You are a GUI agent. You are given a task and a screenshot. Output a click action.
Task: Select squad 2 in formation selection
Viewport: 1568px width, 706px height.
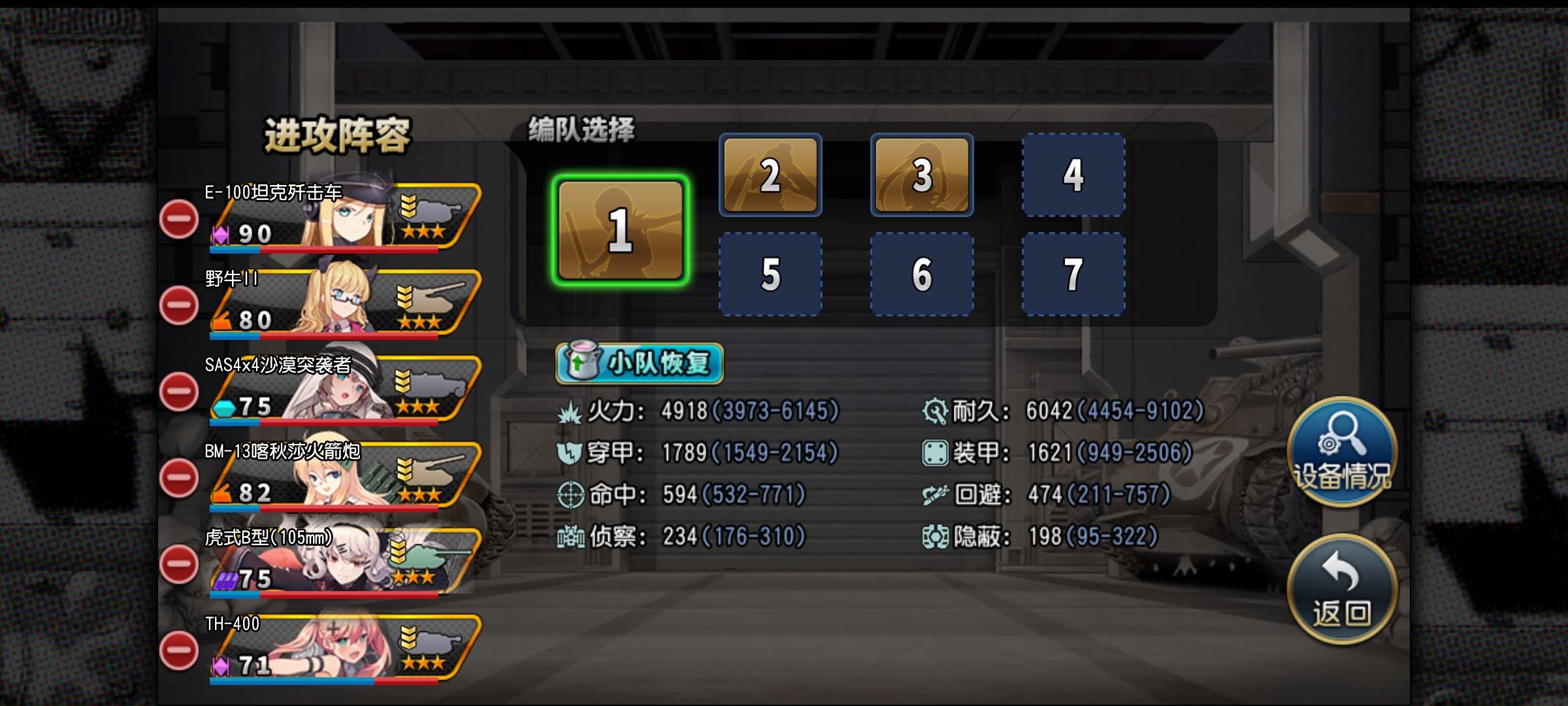(x=770, y=176)
